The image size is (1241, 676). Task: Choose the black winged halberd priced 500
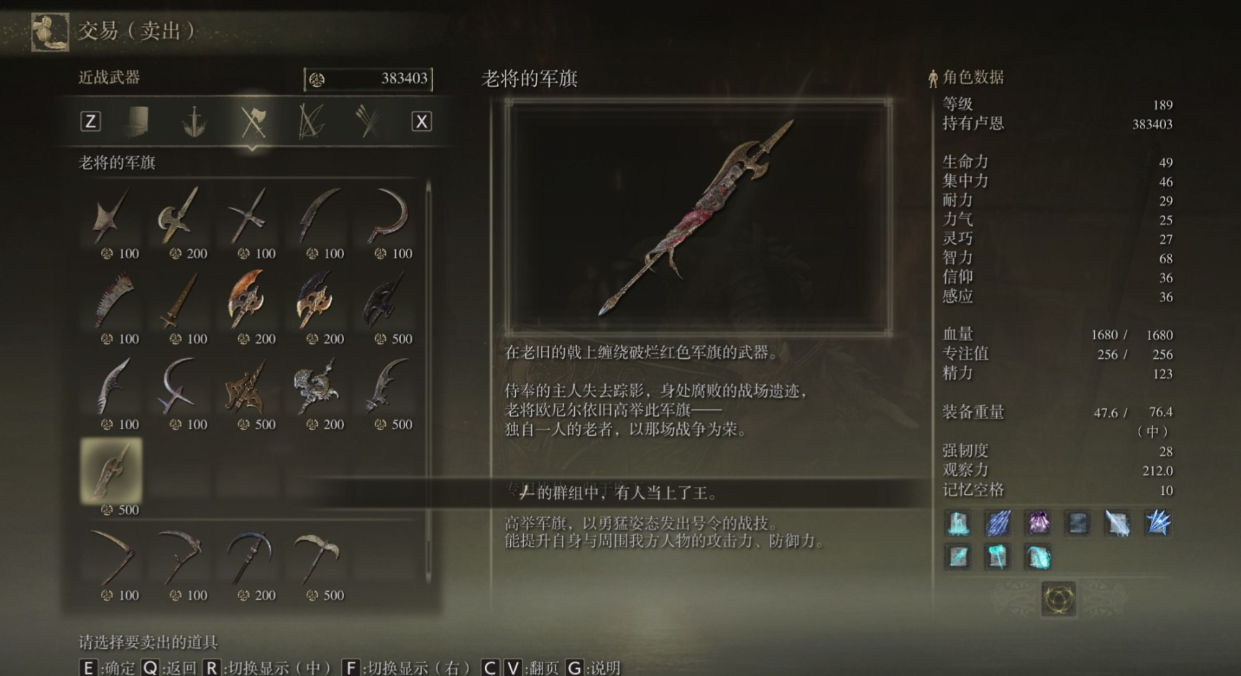[383, 300]
